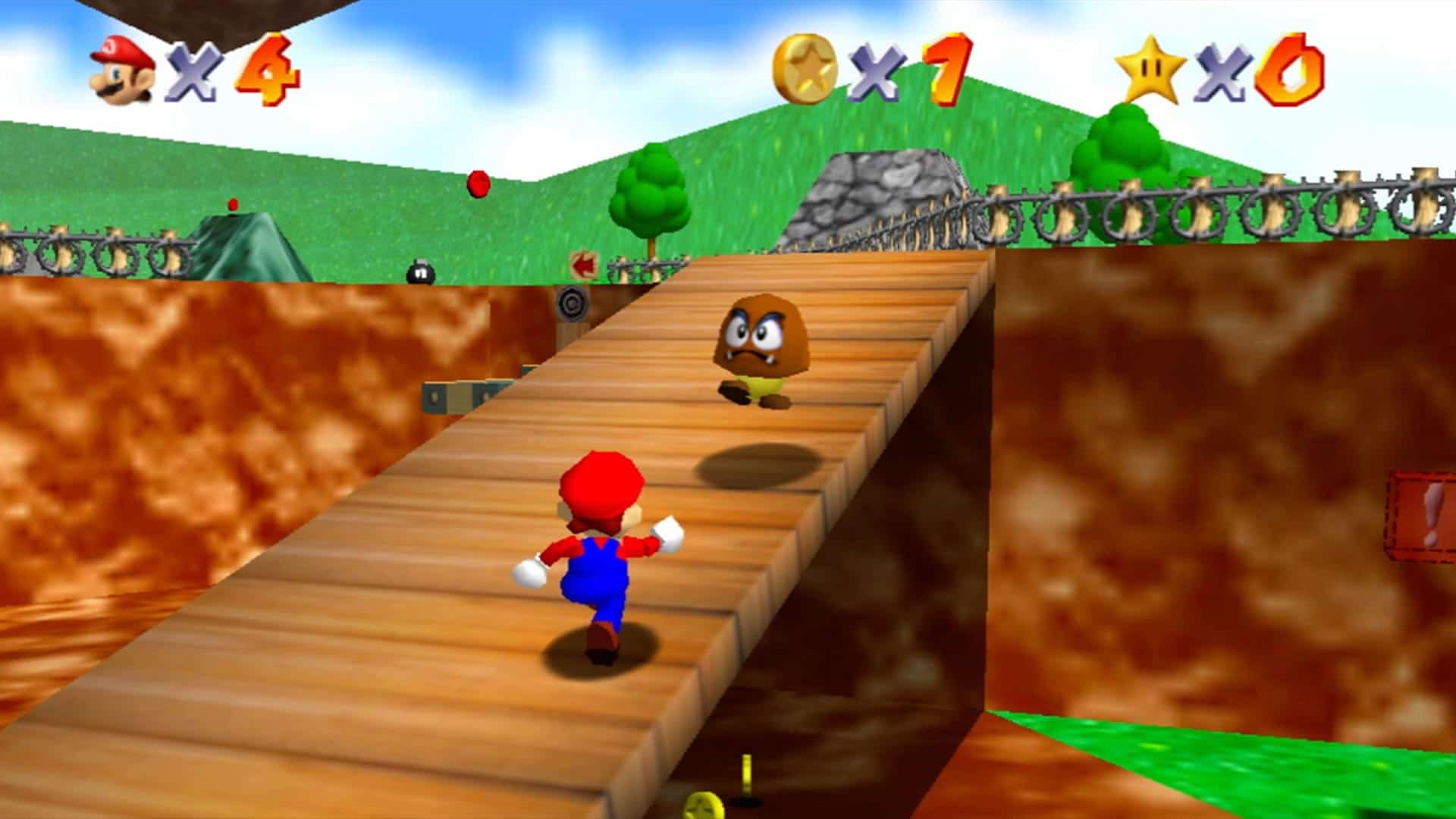1456x819 pixels.
Task: Click the rolling cannonball on the hill
Action: click(478, 182)
